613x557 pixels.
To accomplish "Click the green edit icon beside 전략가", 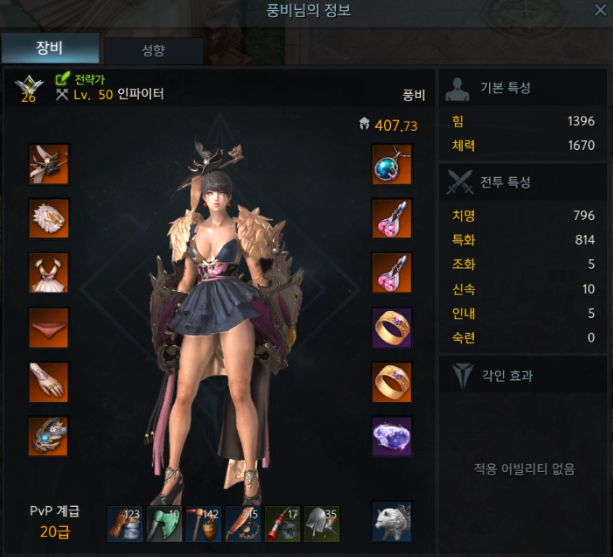I will (x=62, y=78).
